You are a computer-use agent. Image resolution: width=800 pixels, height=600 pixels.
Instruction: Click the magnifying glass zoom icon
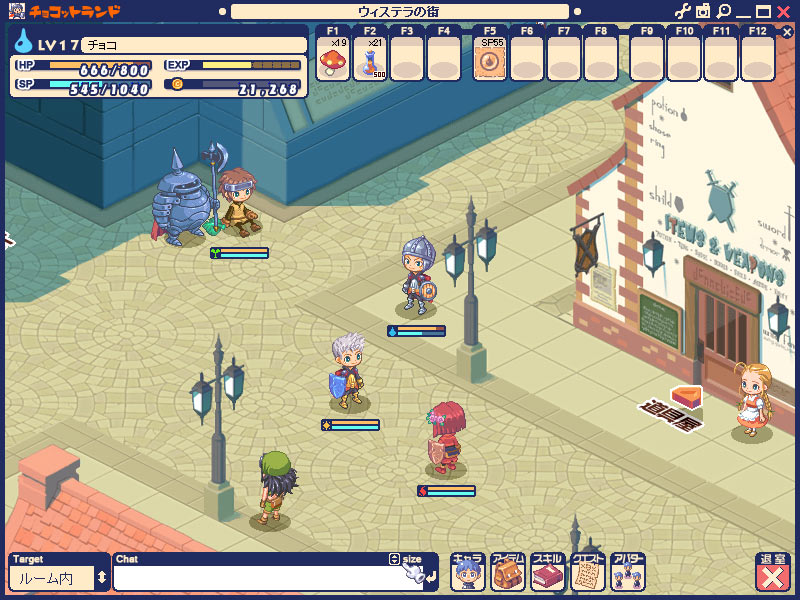coord(723,11)
